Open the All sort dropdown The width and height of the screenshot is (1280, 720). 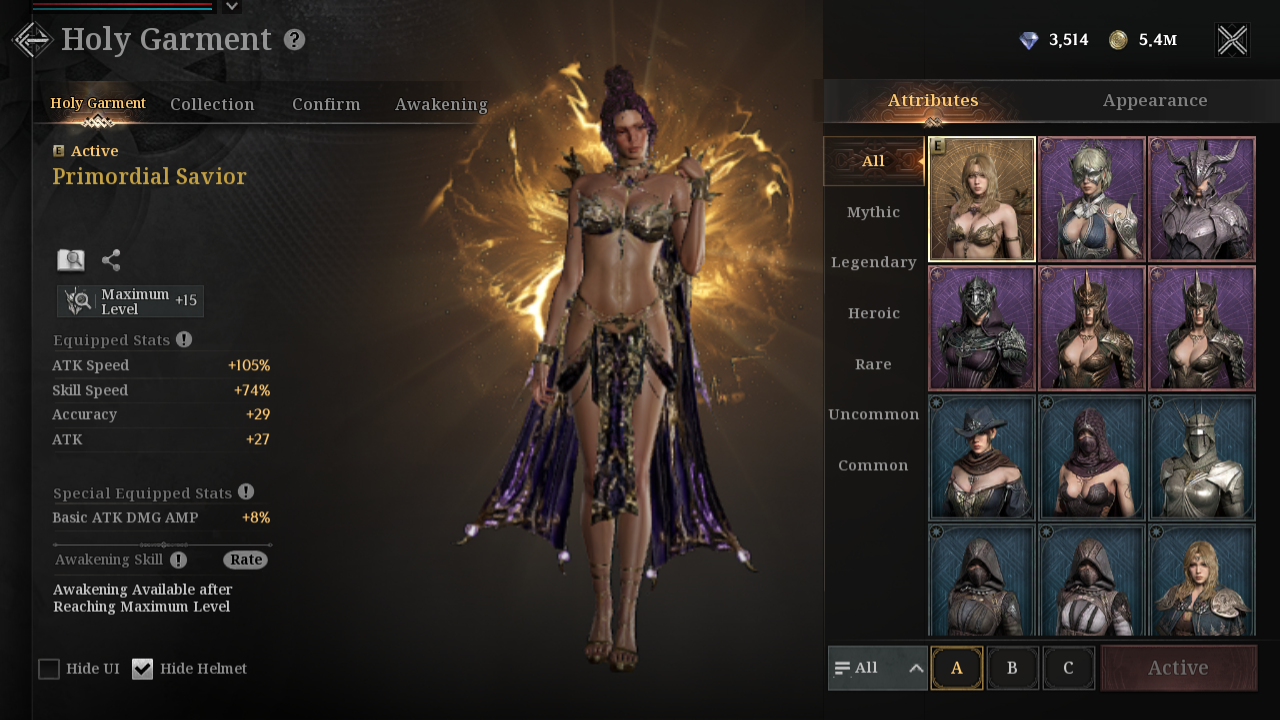click(877, 668)
